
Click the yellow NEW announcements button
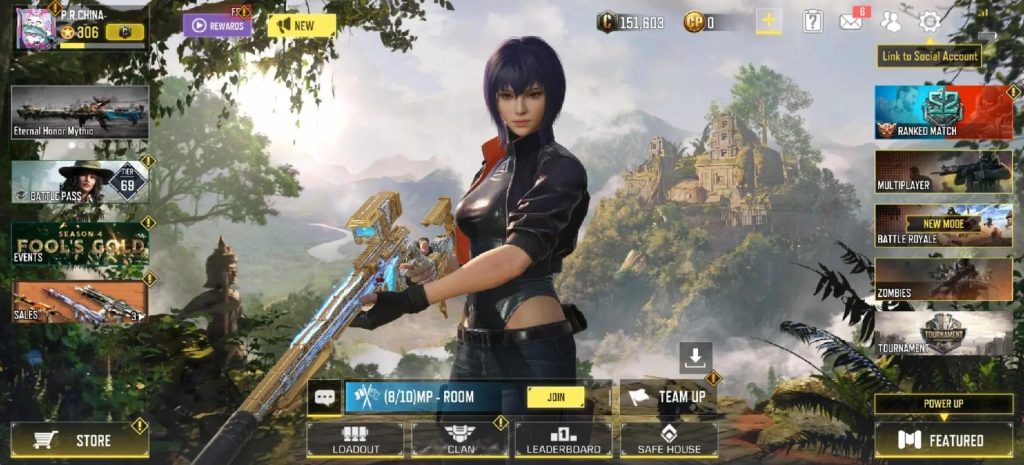point(301,25)
